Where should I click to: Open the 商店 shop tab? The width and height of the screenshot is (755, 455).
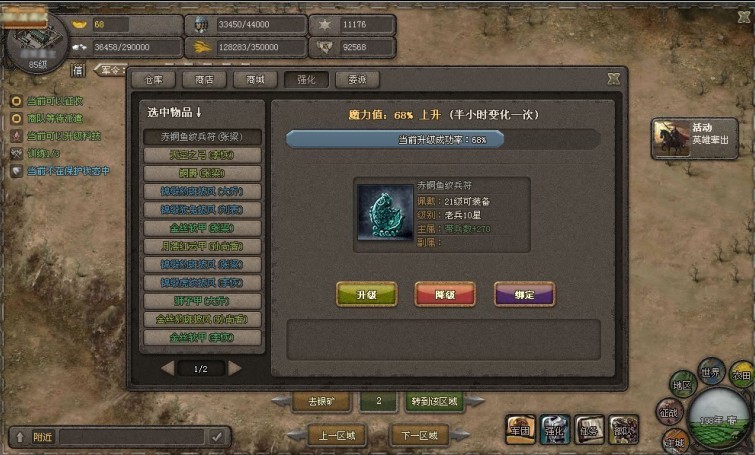click(x=204, y=79)
